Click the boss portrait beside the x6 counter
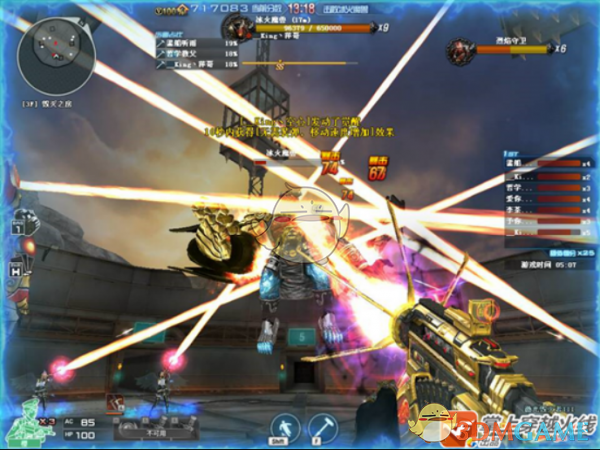Image resolution: width=600 pixels, height=450 pixels. [461, 47]
